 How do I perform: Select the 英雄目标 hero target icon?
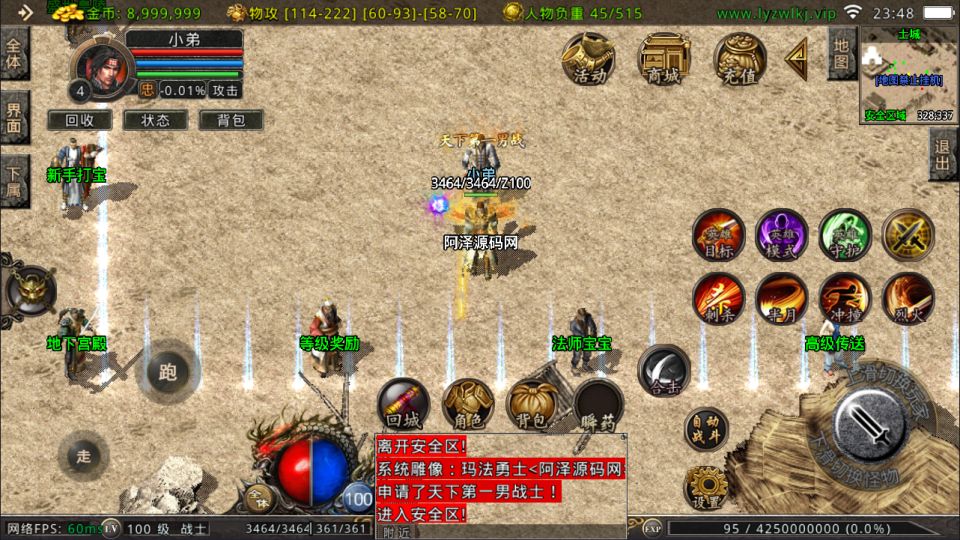click(718, 235)
